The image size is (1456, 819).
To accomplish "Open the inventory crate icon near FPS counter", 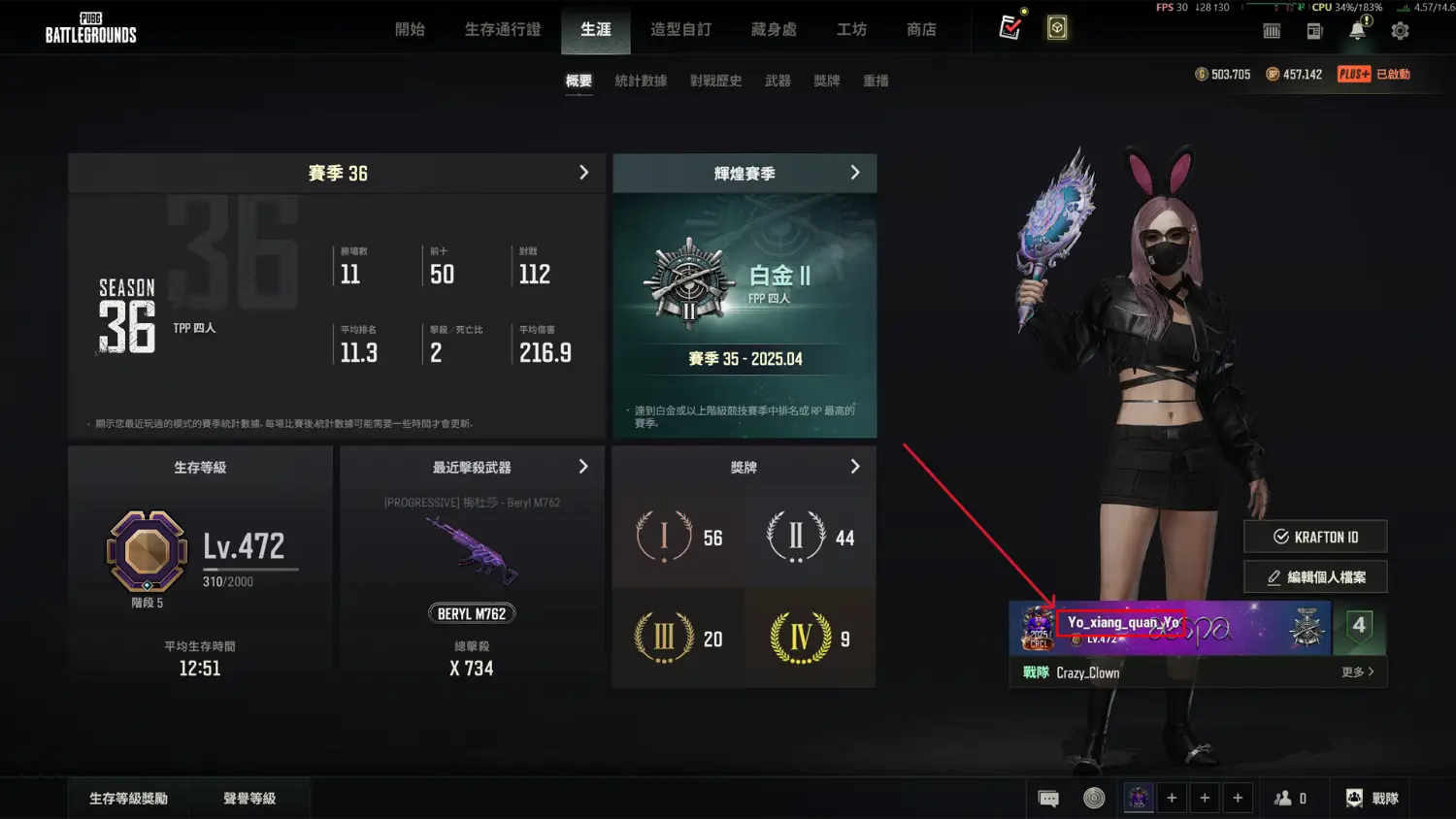I will (1272, 30).
